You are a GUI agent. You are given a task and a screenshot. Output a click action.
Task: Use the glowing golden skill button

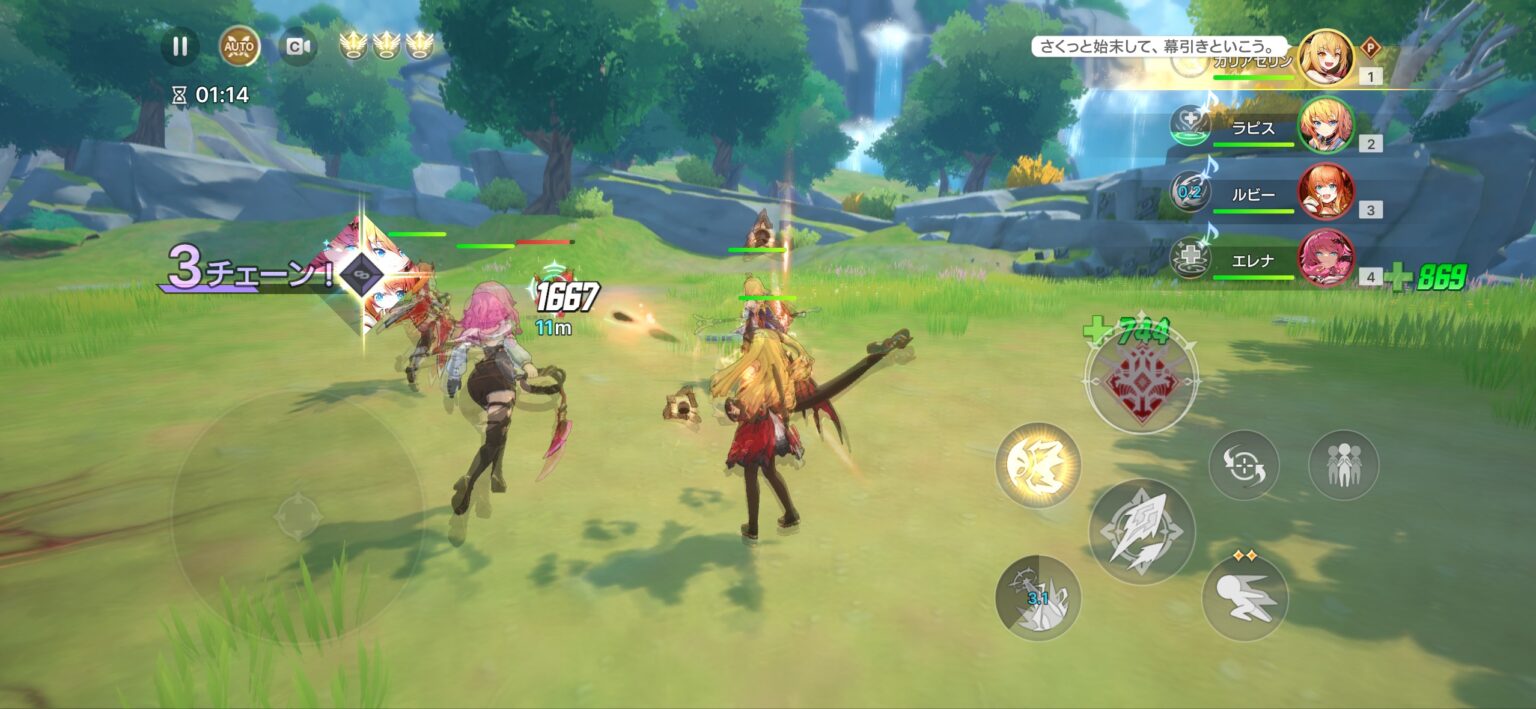(1038, 465)
